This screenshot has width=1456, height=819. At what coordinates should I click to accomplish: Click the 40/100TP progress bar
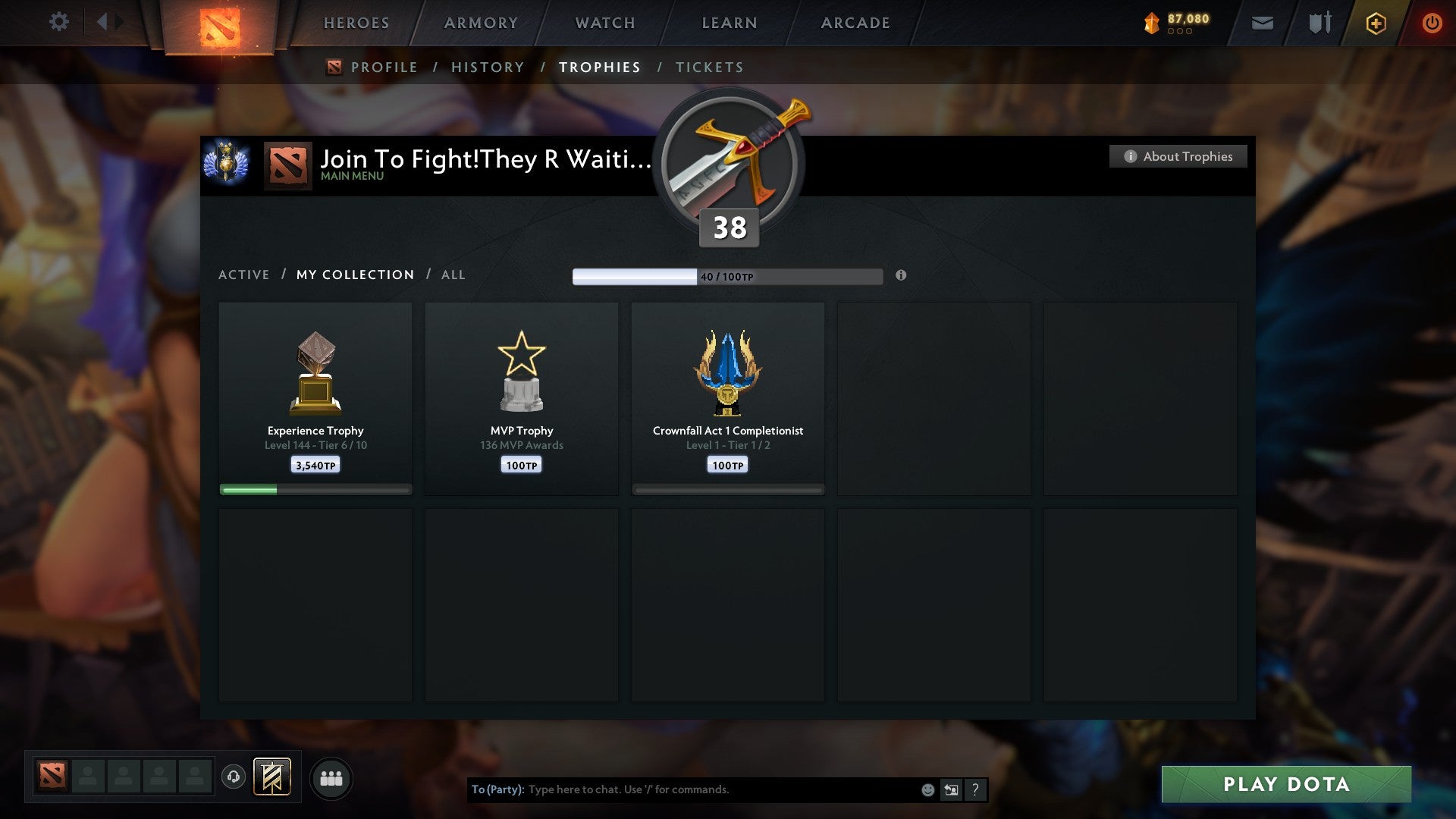coord(728,276)
